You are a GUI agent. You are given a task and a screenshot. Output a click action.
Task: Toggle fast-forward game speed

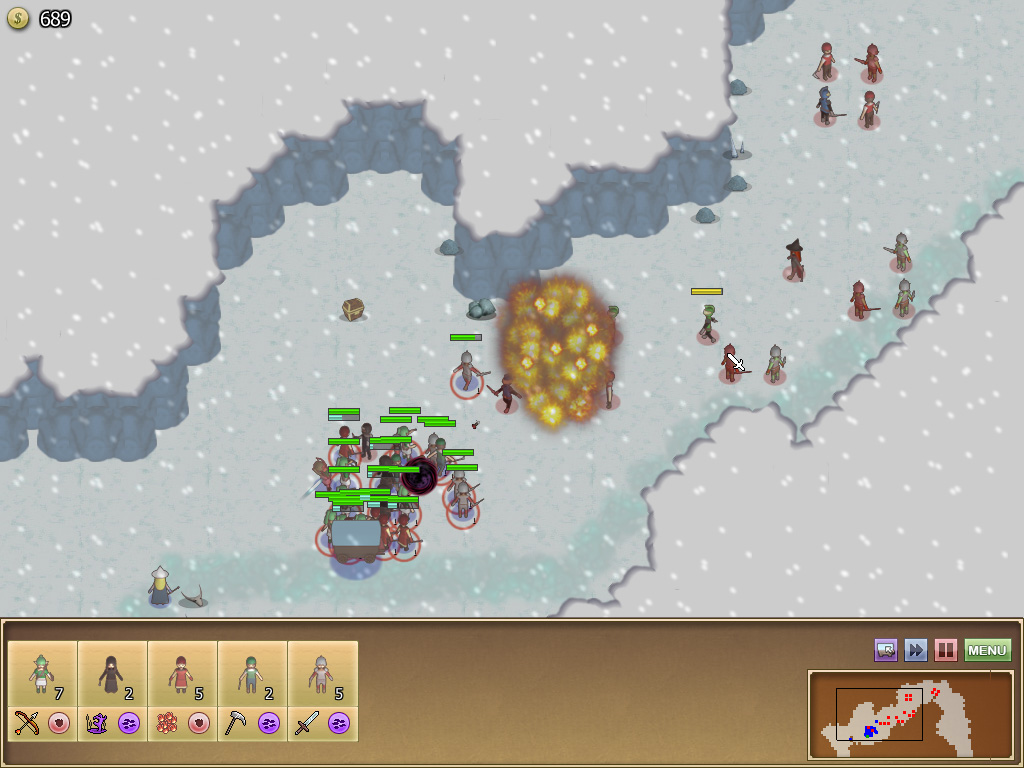(916, 651)
